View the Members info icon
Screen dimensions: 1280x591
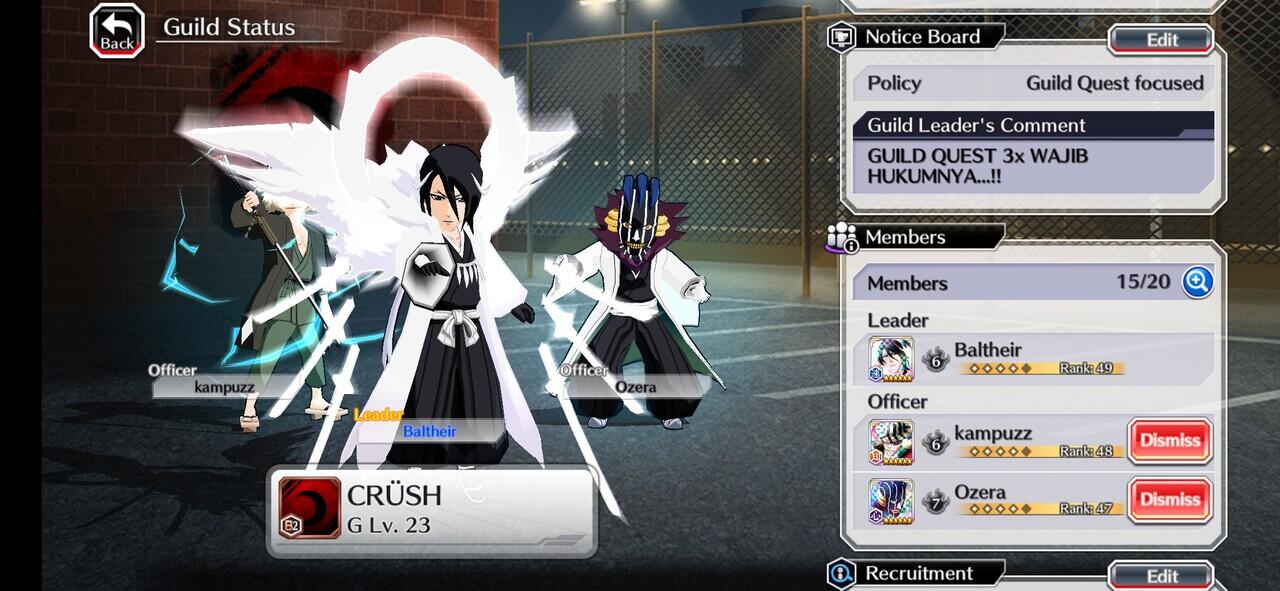(x=843, y=238)
